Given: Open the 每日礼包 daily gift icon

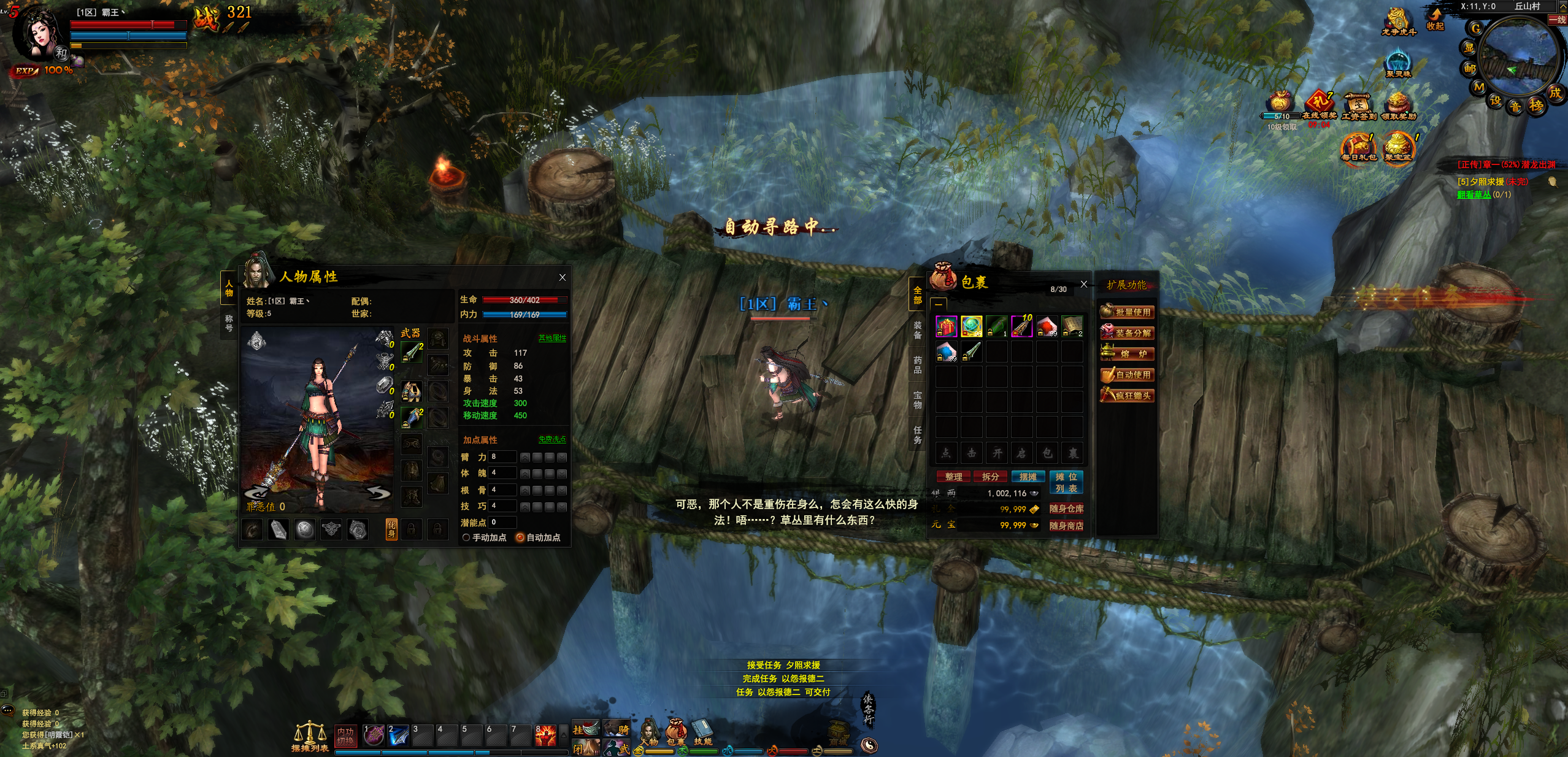Looking at the screenshot, I should (x=1358, y=148).
